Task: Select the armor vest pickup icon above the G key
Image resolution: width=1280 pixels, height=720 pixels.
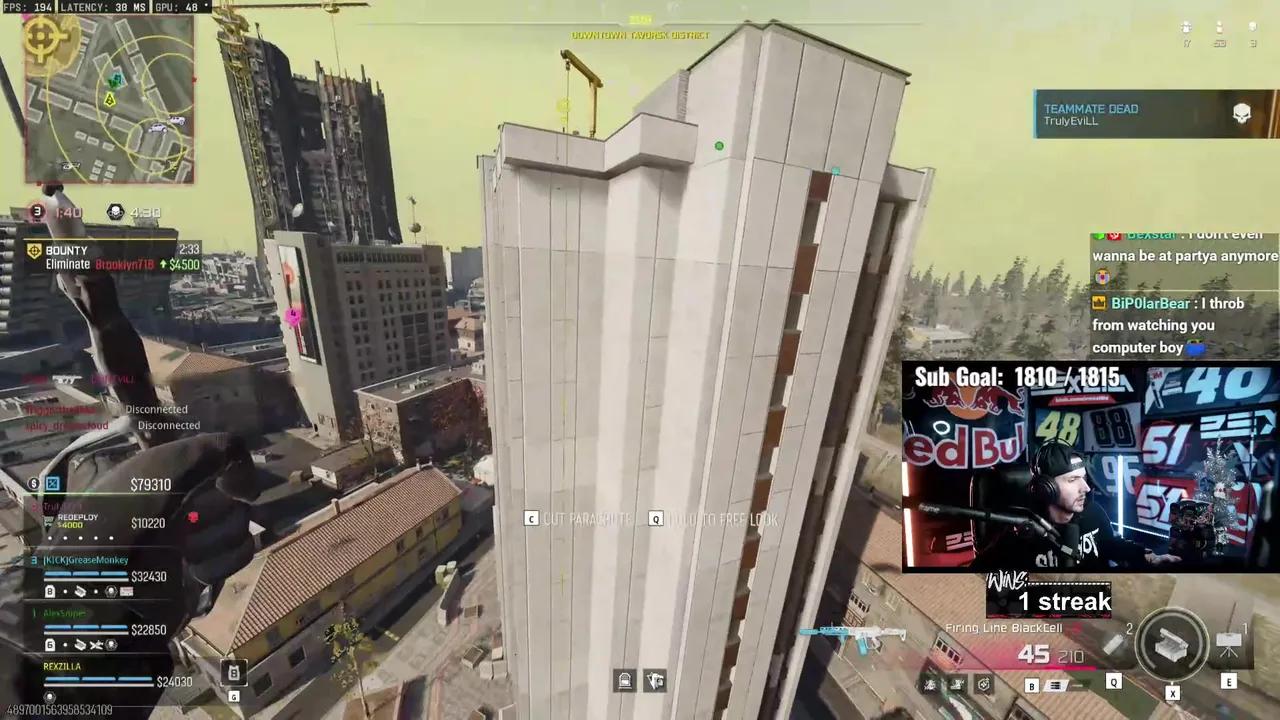Action: [x=233, y=671]
